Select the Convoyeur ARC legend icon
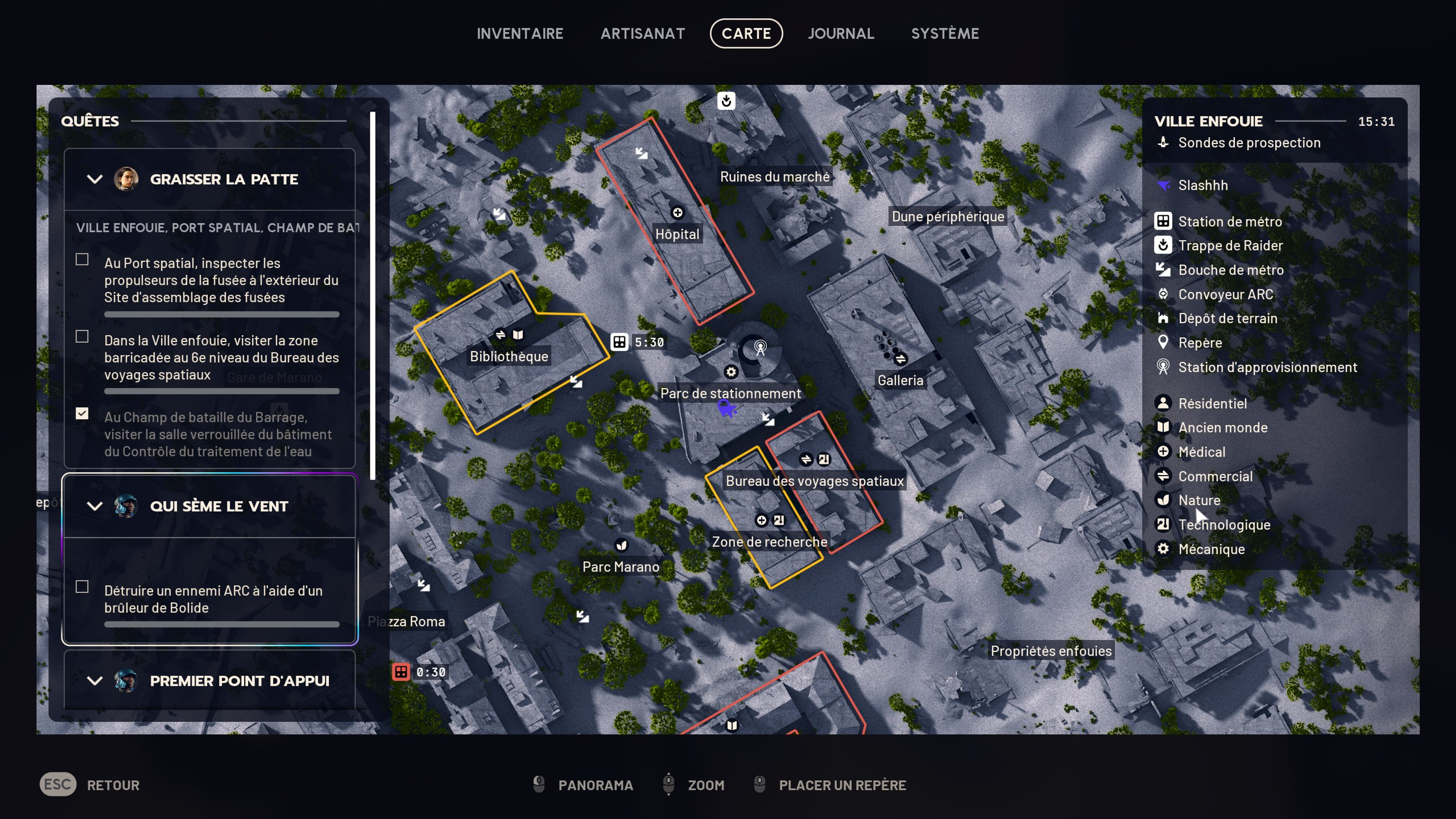 pos(1164,294)
